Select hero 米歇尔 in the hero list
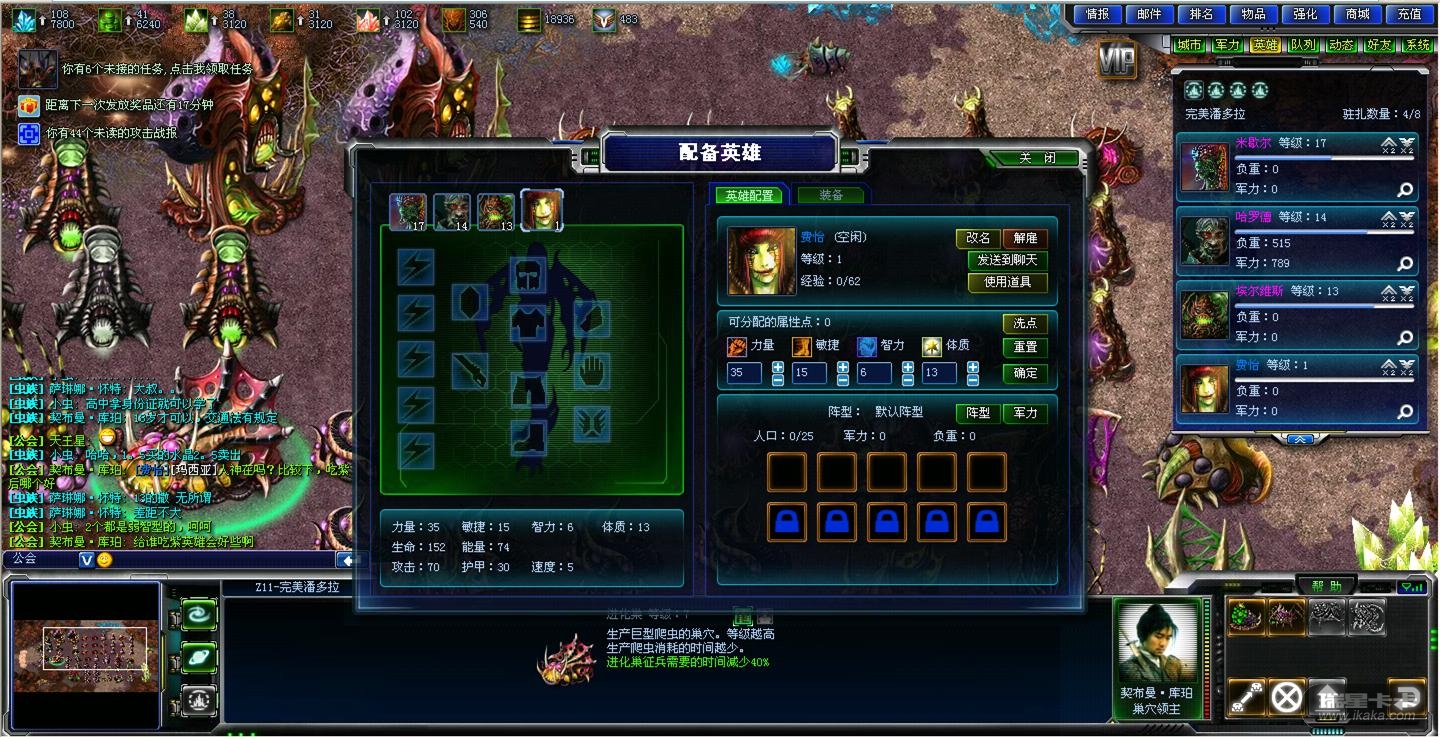This screenshot has width=1440, height=737. click(x=1300, y=167)
